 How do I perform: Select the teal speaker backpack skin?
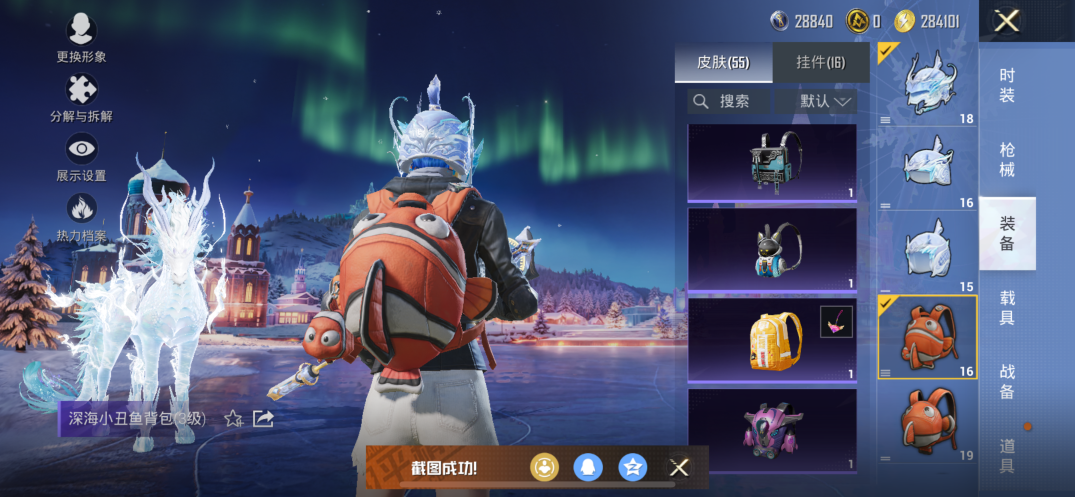tap(772, 162)
